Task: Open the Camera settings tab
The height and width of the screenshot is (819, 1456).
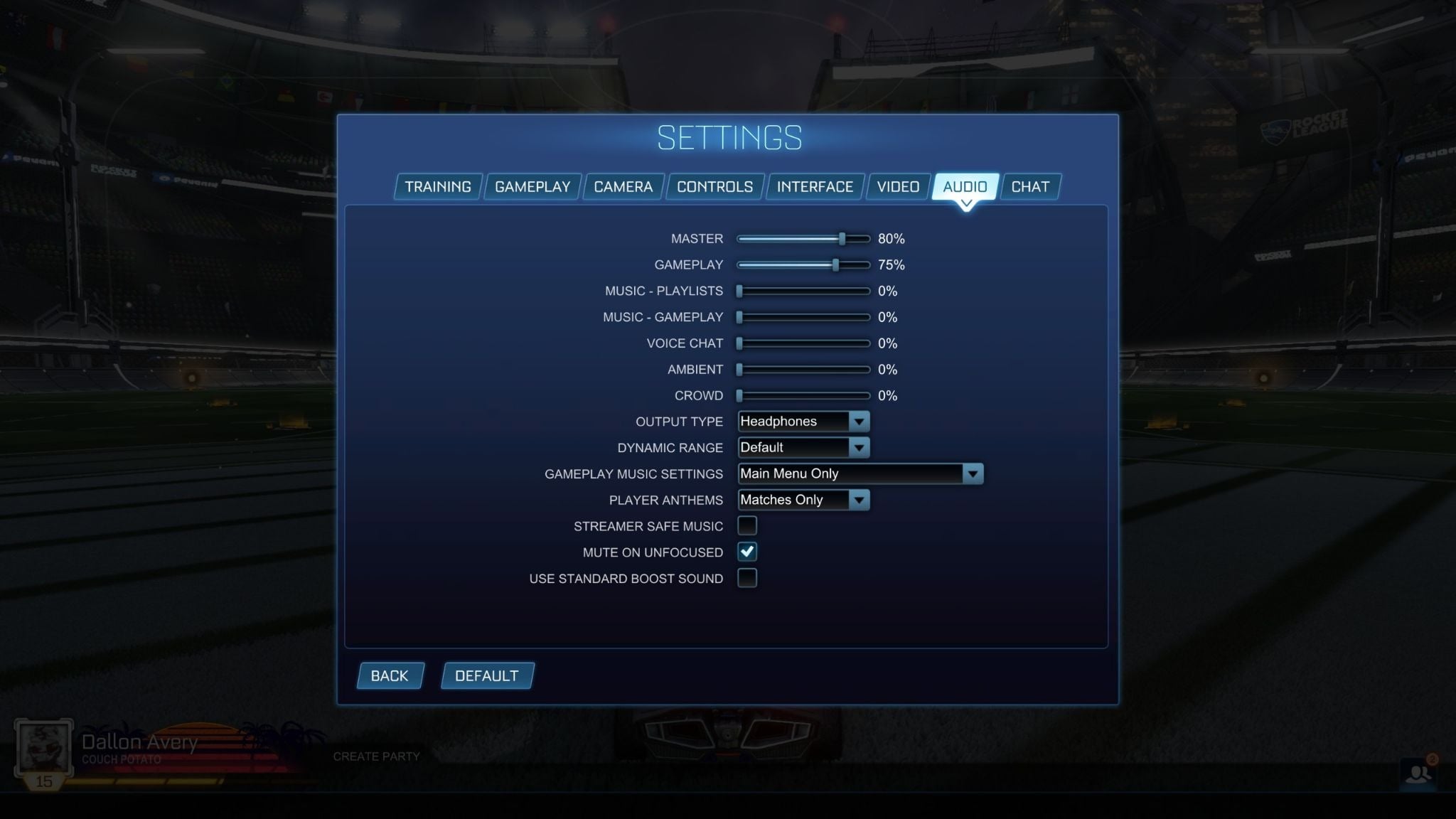Action: coord(623,186)
